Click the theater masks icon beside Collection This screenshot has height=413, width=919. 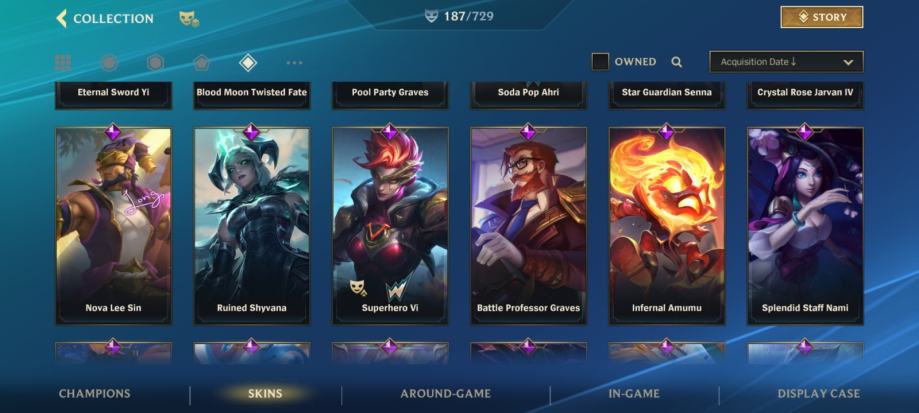coord(188,18)
